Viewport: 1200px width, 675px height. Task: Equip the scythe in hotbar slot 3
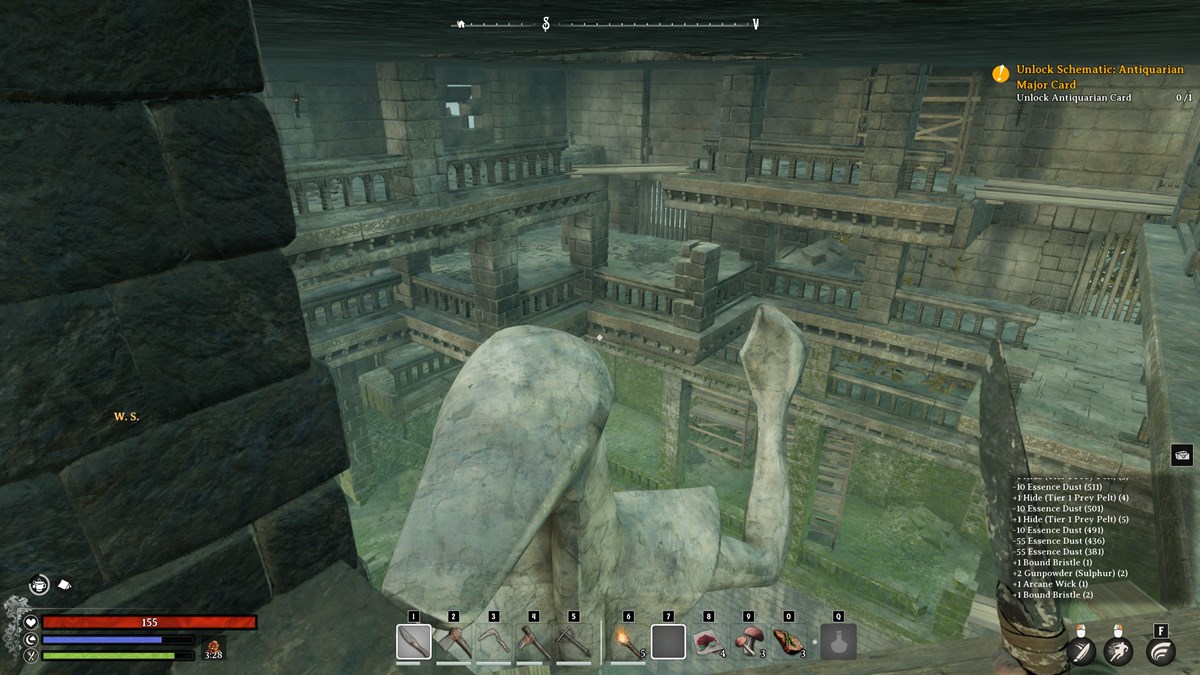[494, 641]
